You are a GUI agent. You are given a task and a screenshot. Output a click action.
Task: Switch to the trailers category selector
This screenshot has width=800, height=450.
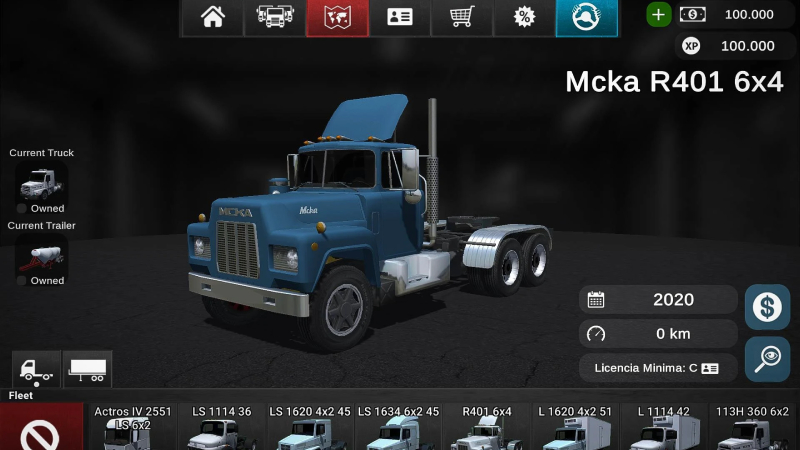[x=87, y=369]
